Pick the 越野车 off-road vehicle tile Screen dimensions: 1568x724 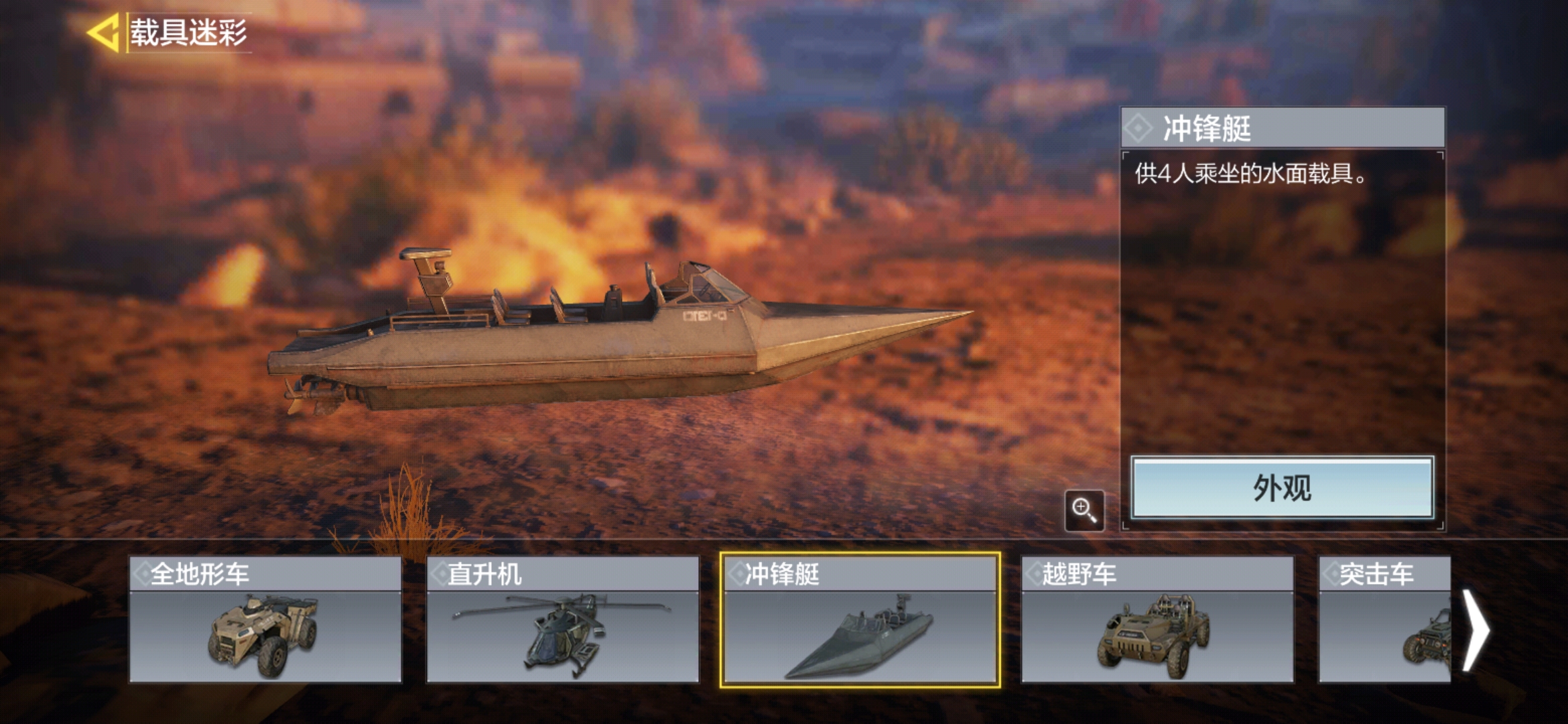[x=1157, y=619]
